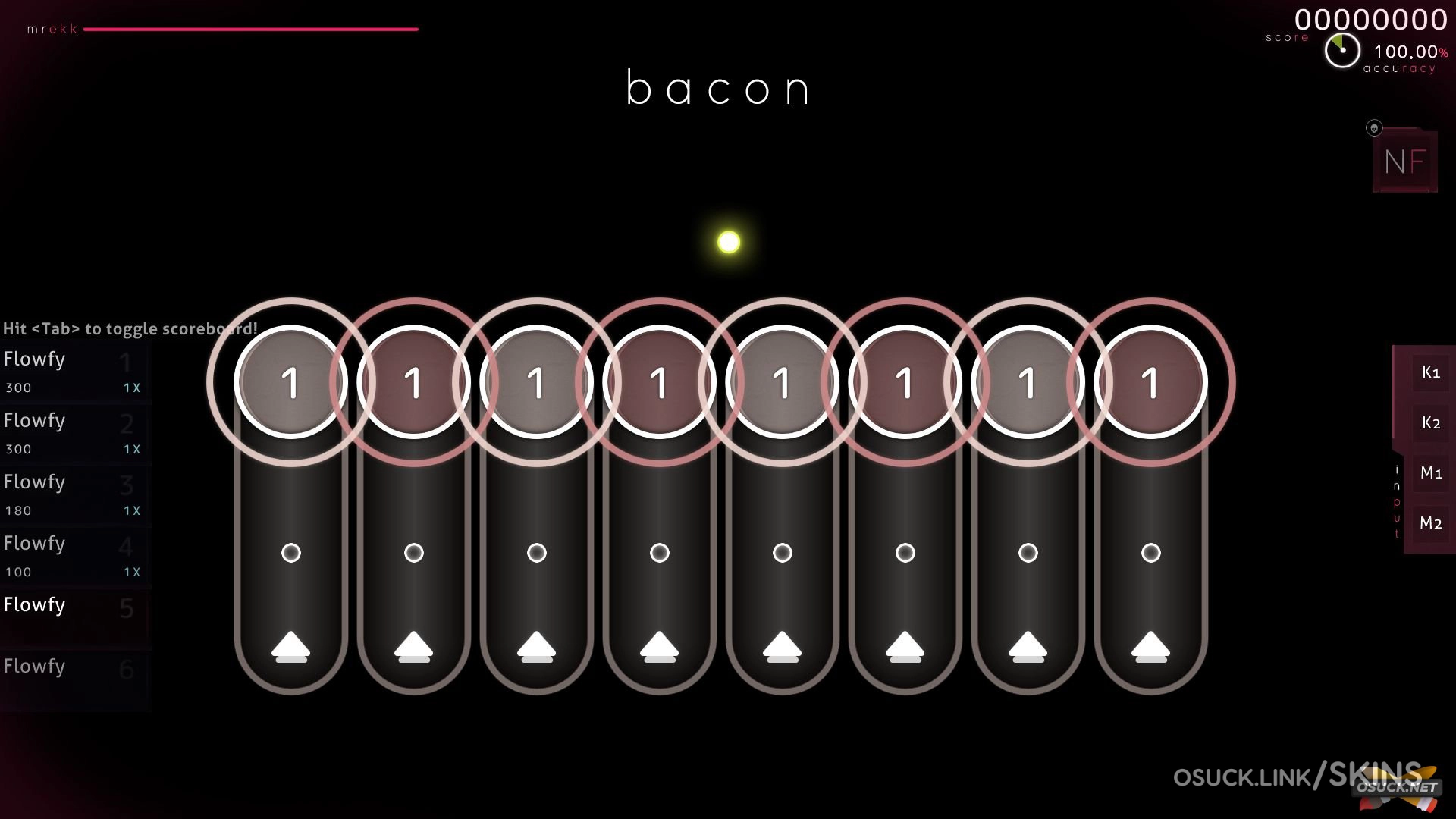Click the K2 key overlay box
The width and height of the screenshot is (1456, 819).
(x=1430, y=423)
